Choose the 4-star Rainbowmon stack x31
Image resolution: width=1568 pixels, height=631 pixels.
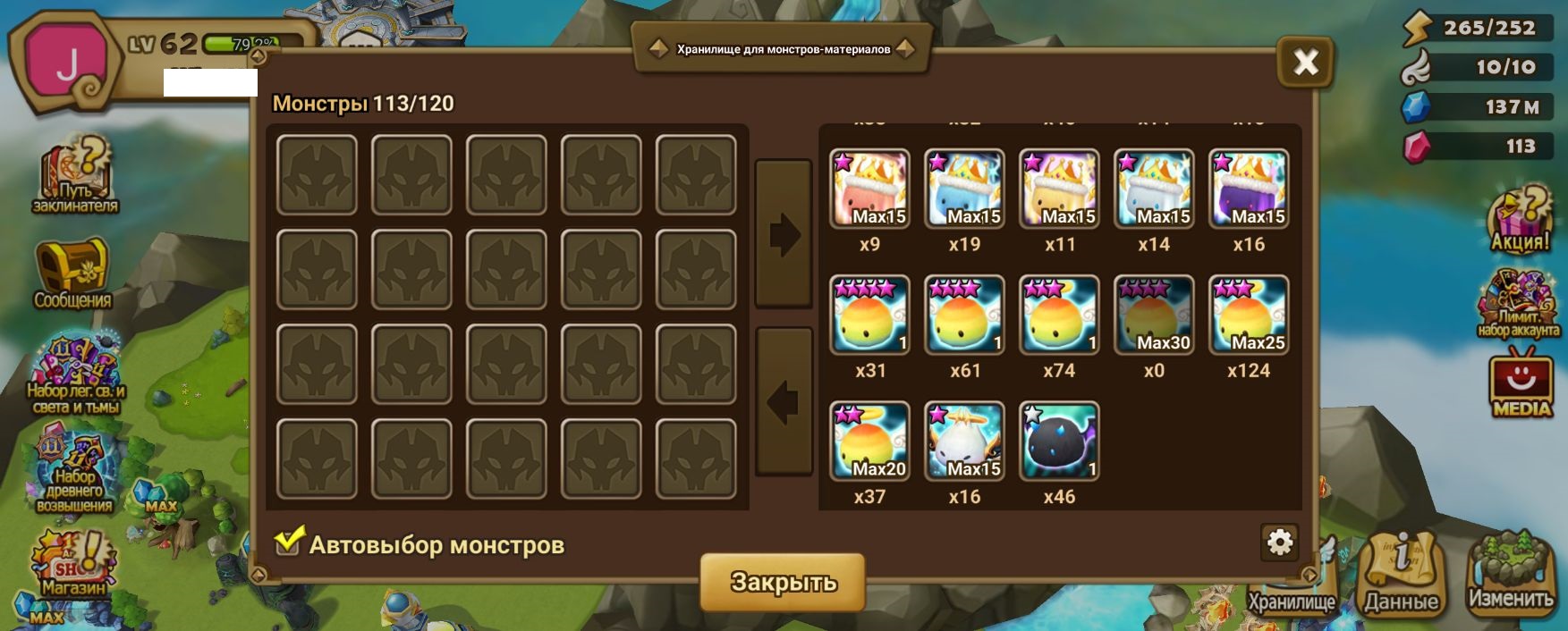[869, 315]
